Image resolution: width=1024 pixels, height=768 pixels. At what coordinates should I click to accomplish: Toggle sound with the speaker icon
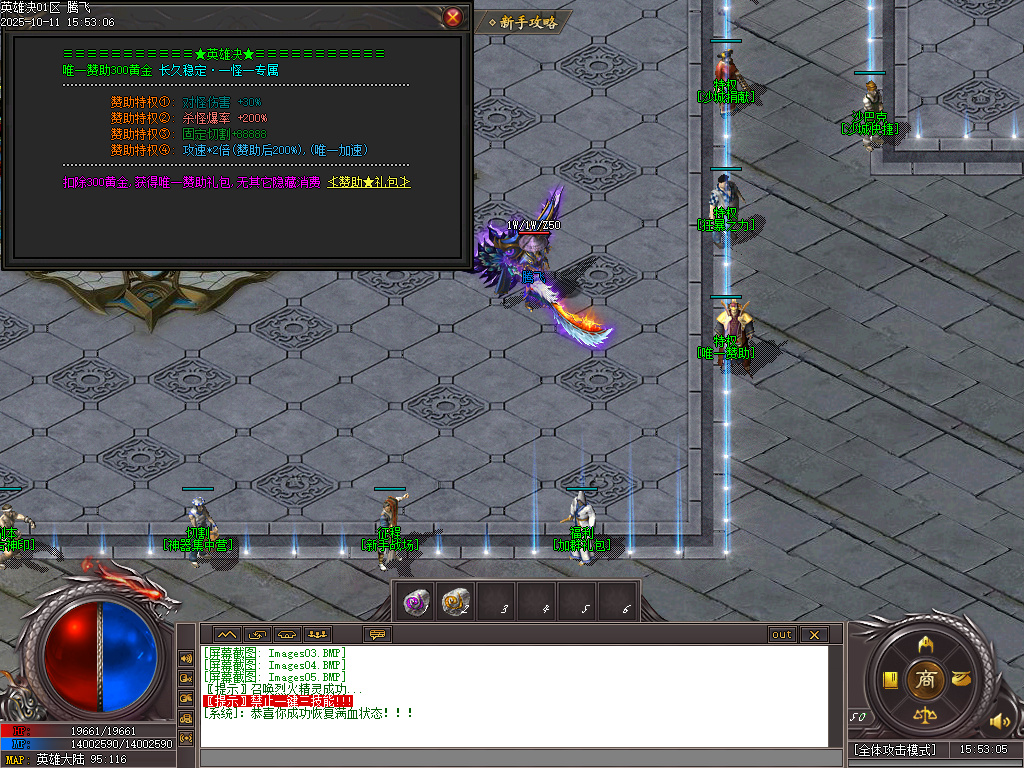point(998,721)
